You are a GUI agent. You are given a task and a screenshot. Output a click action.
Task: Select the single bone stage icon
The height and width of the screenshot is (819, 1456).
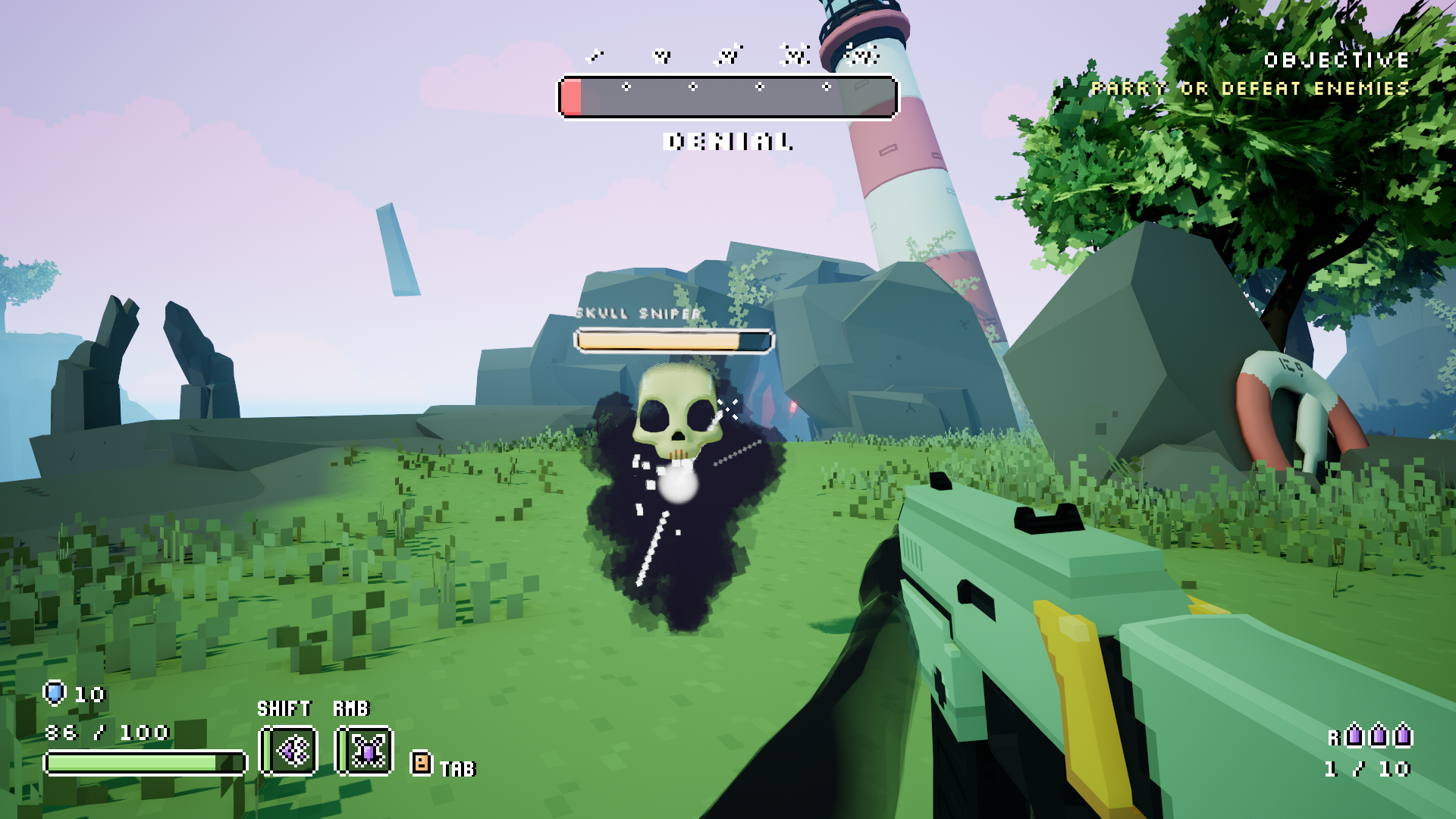(597, 55)
